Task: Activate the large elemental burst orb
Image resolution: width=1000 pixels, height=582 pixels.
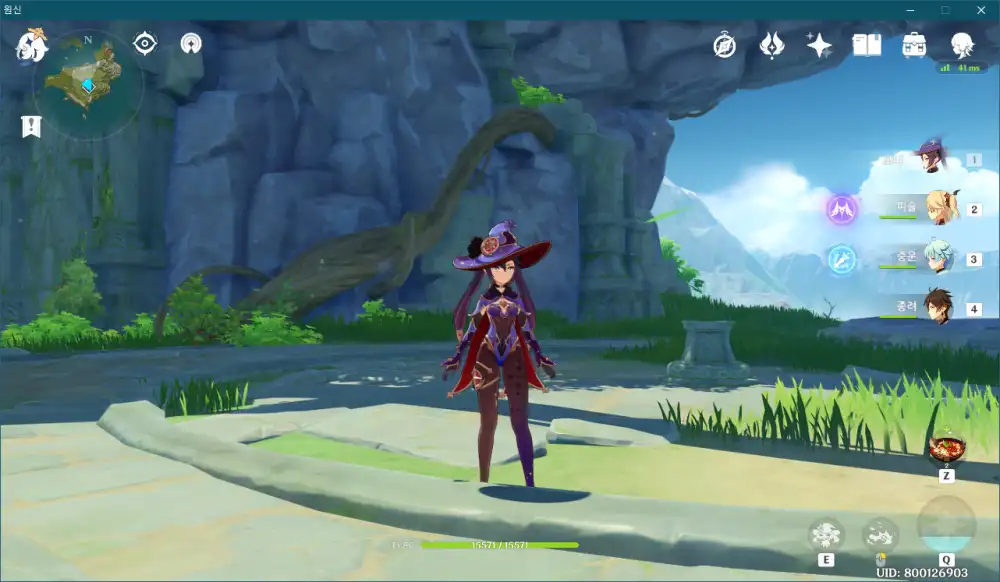Action: [946, 525]
